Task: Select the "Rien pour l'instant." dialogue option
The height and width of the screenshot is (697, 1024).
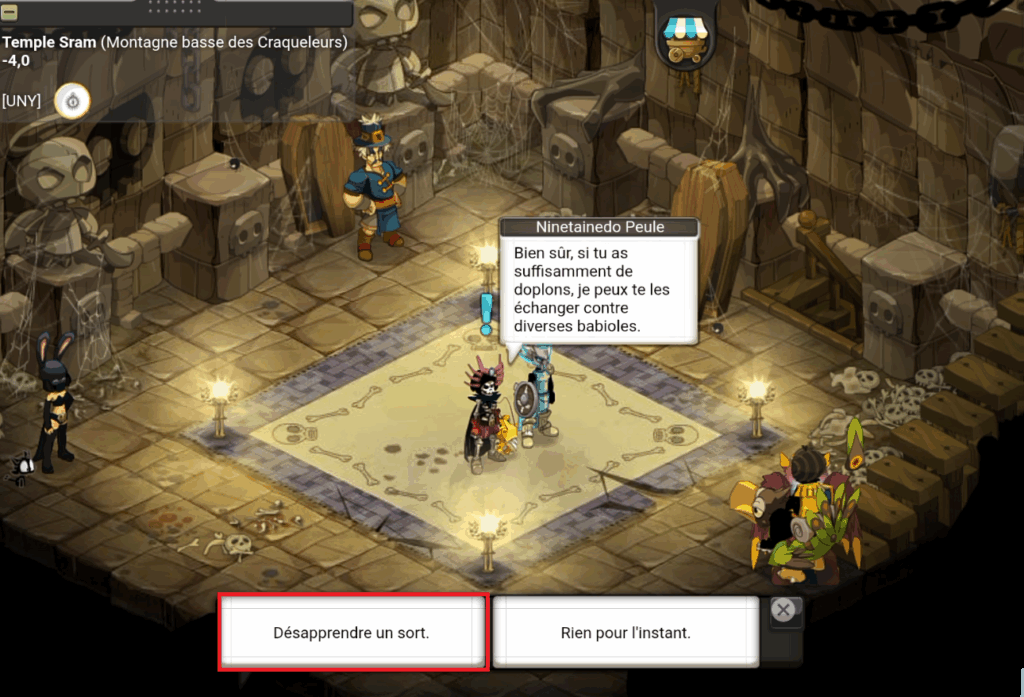Action: tap(625, 632)
